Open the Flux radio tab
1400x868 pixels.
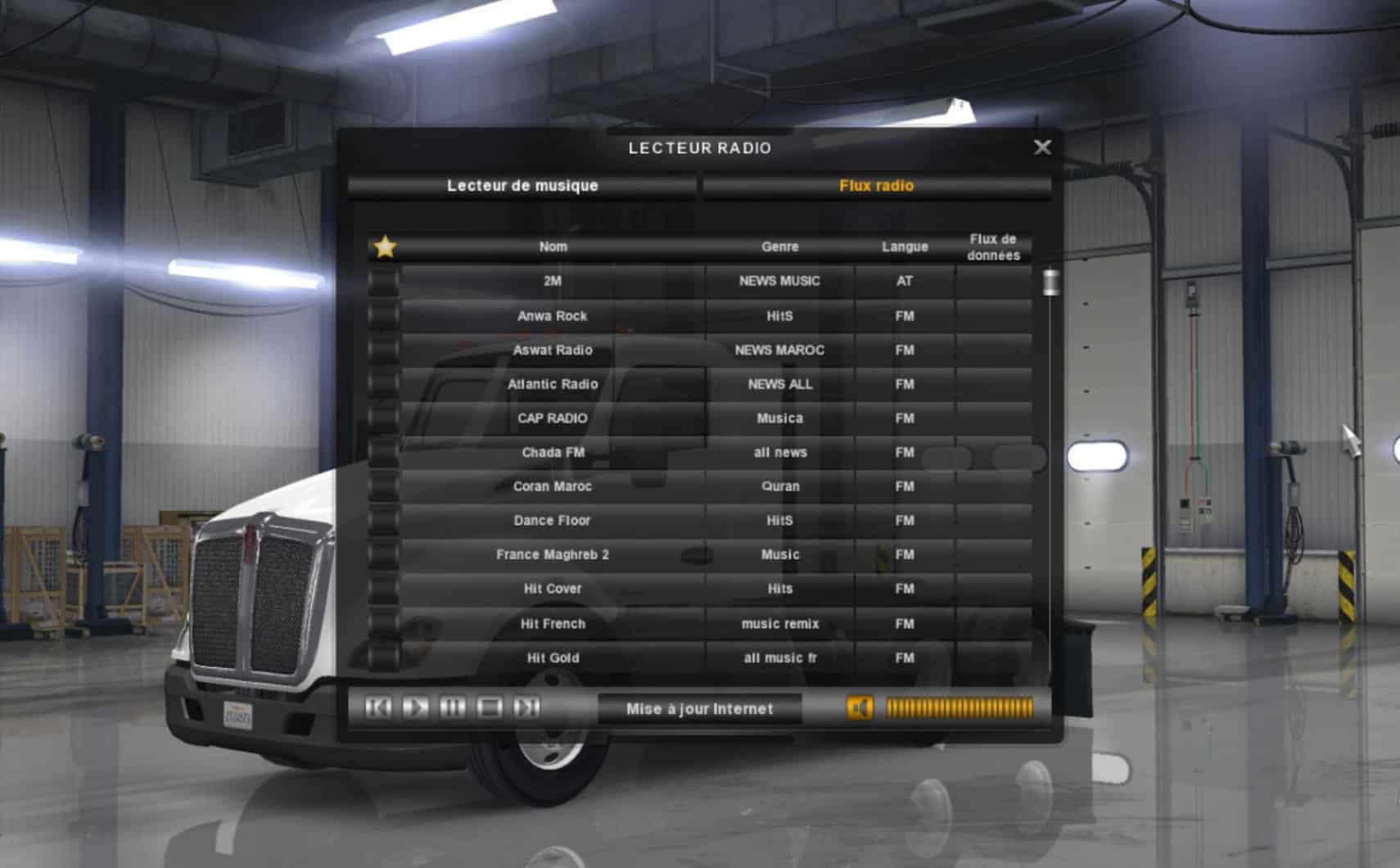pos(876,186)
